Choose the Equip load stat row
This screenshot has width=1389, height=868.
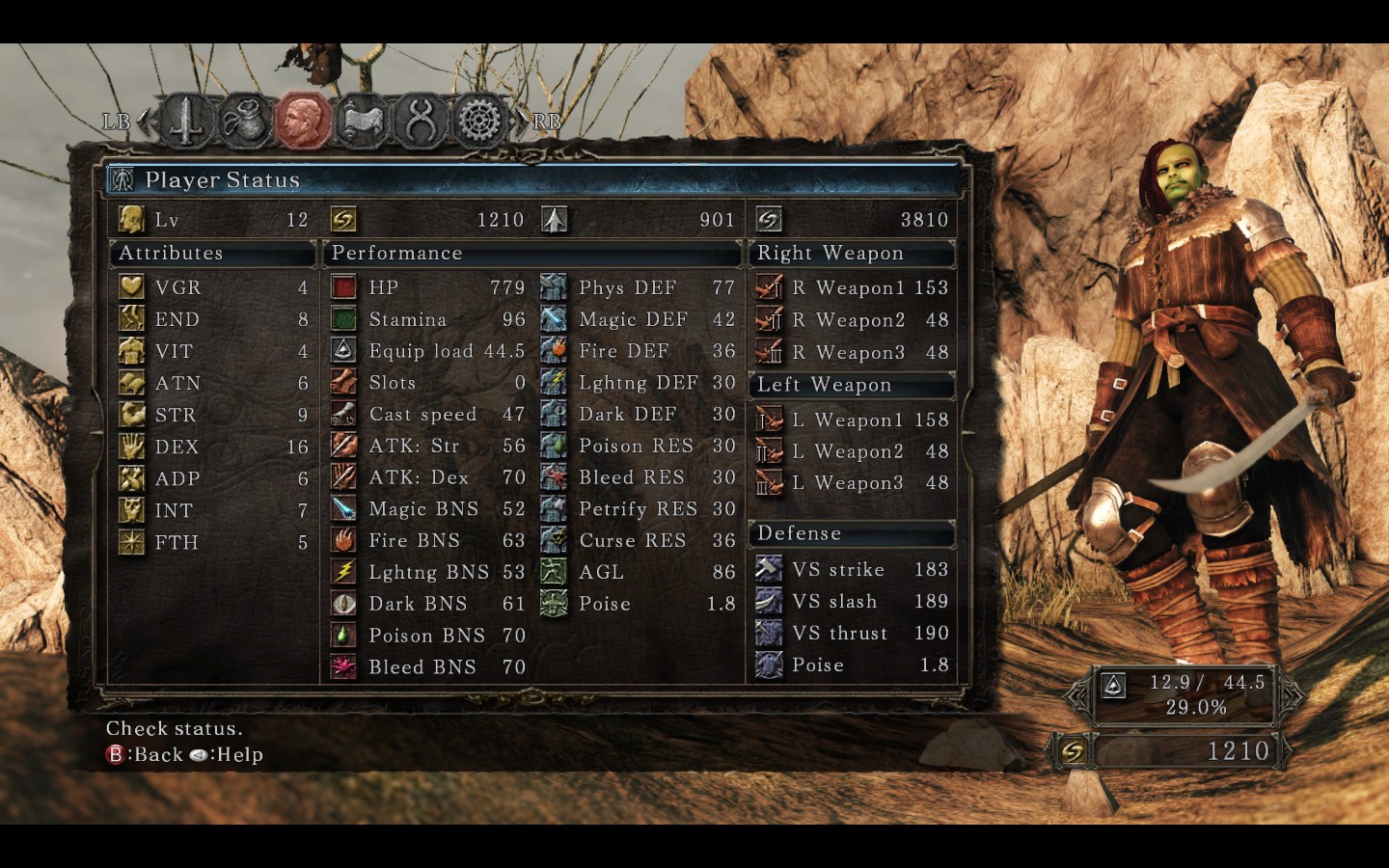click(427, 351)
